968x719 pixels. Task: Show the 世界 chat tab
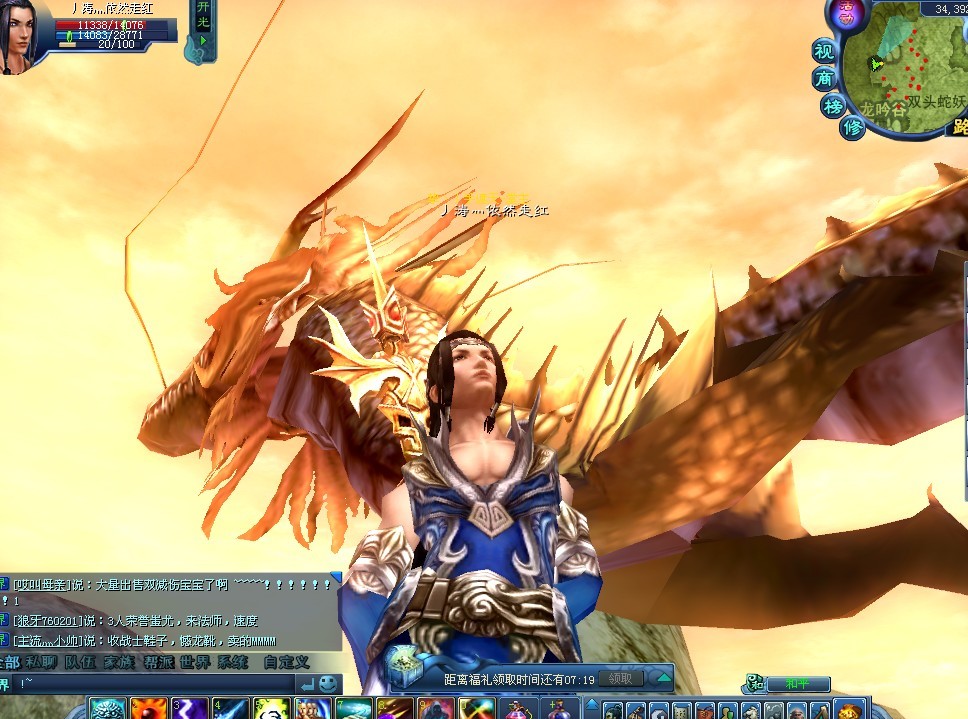(x=196, y=662)
